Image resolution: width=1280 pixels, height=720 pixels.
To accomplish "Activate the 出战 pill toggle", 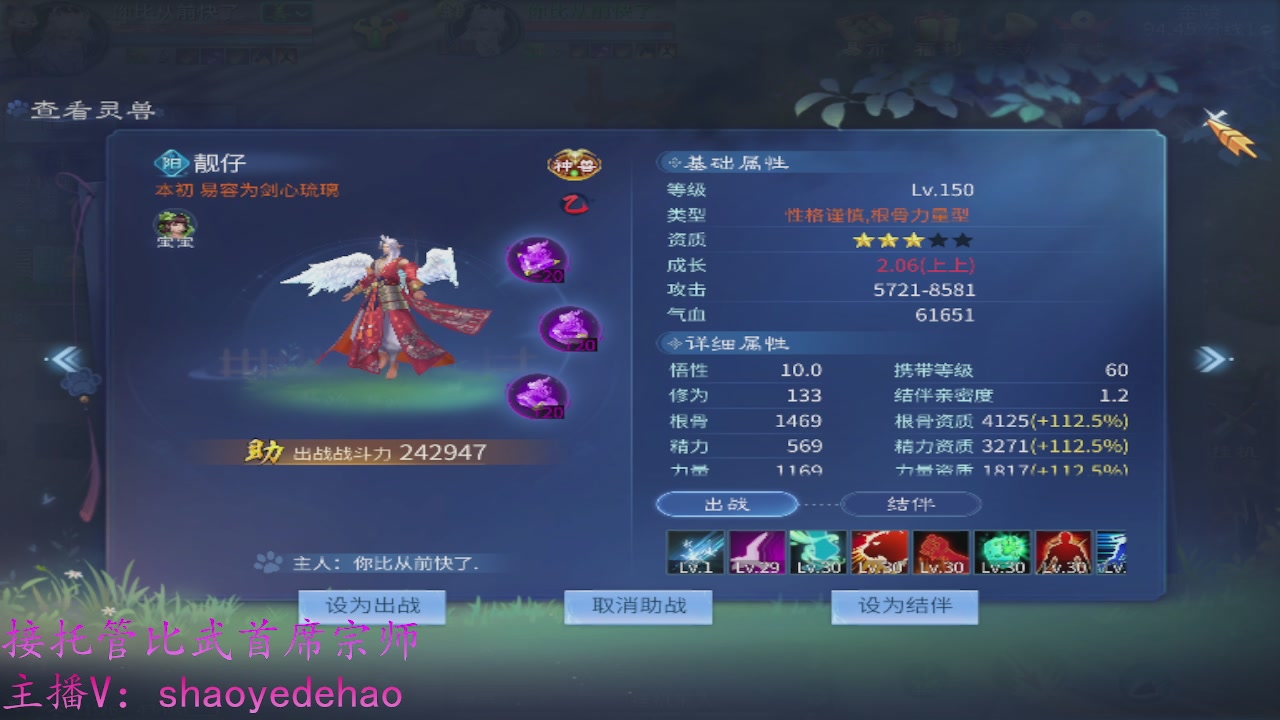I will click(727, 504).
